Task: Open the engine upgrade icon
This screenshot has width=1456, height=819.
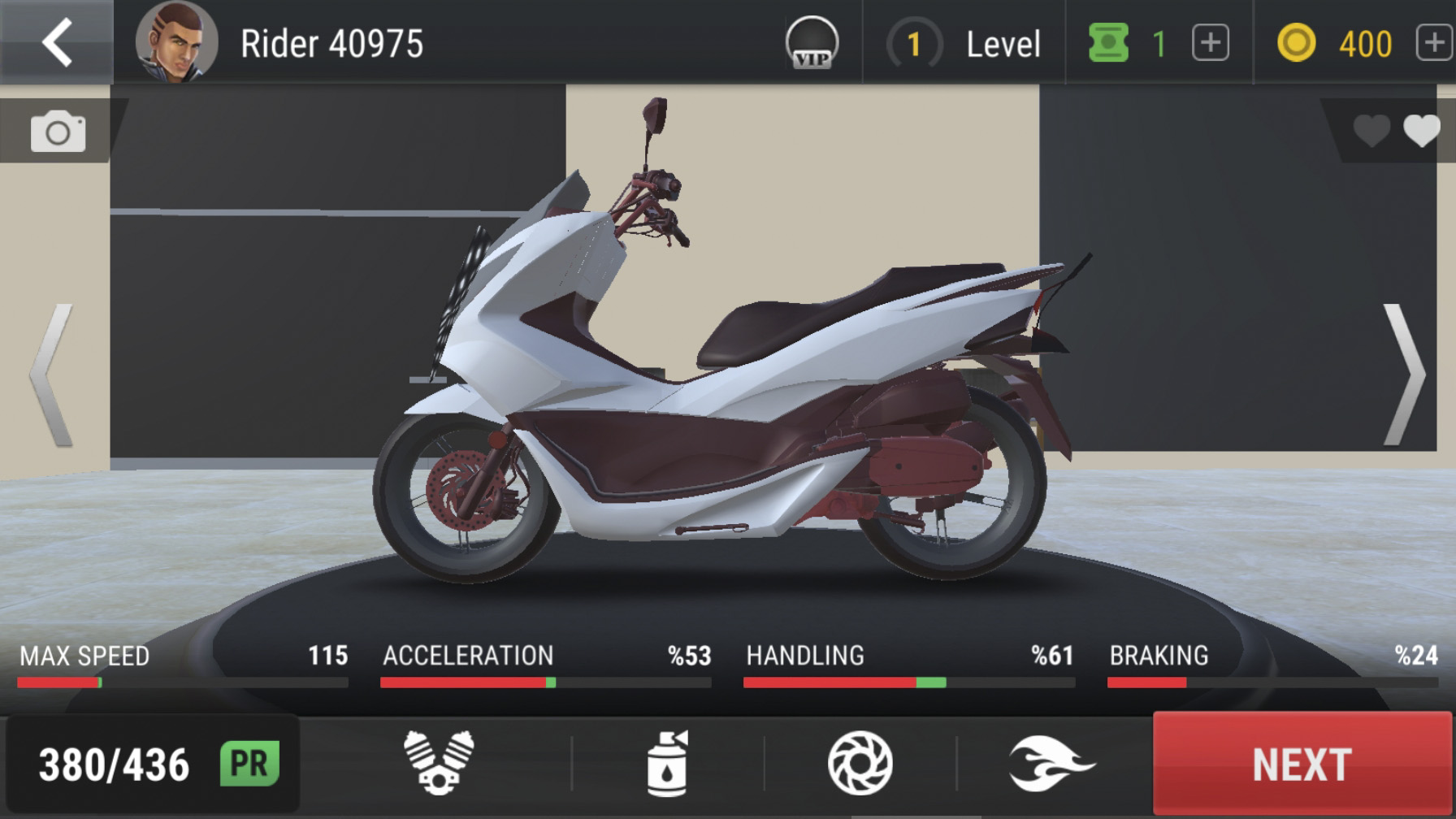Action: click(439, 763)
